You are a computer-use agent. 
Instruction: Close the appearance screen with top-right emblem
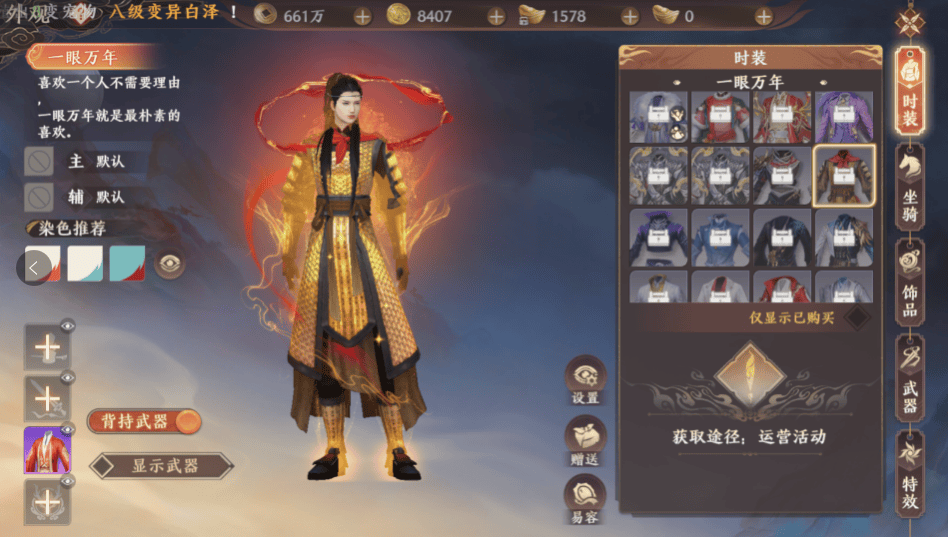coord(911,22)
